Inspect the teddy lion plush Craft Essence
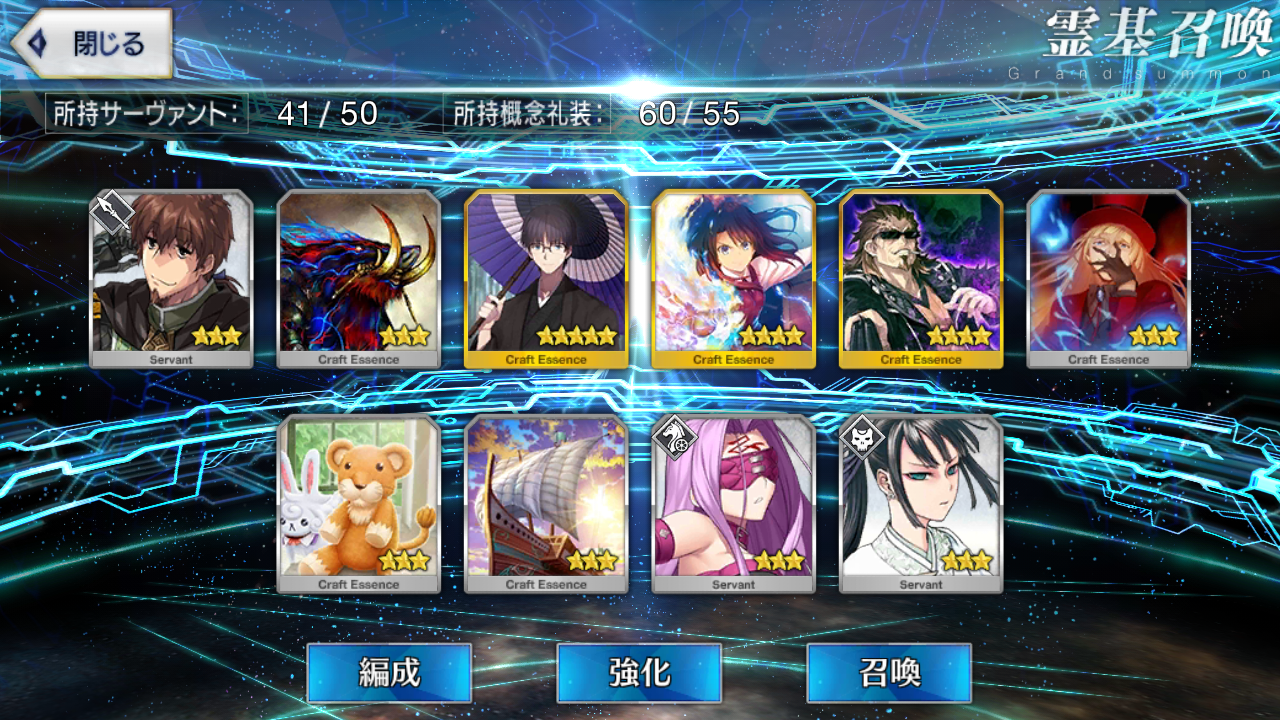1280x720 pixels. point(358,503)
